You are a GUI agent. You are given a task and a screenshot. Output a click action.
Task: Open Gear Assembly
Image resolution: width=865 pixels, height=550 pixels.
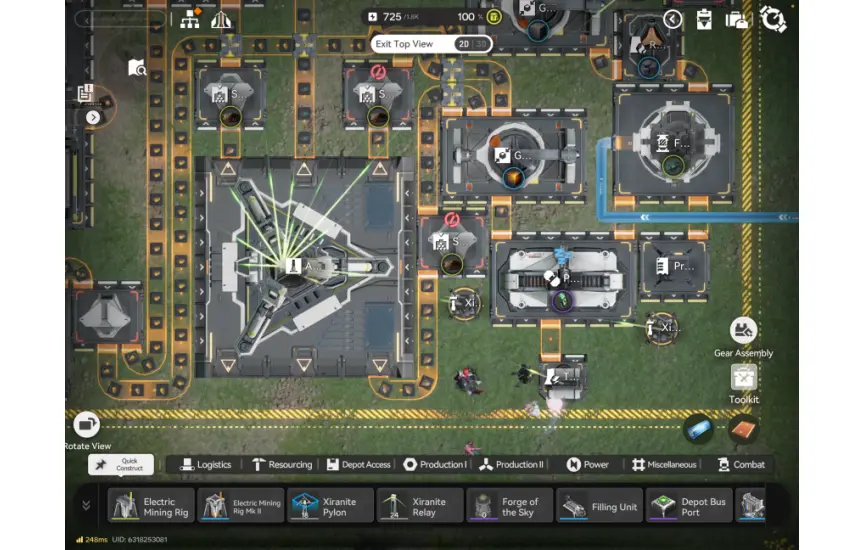743,331
